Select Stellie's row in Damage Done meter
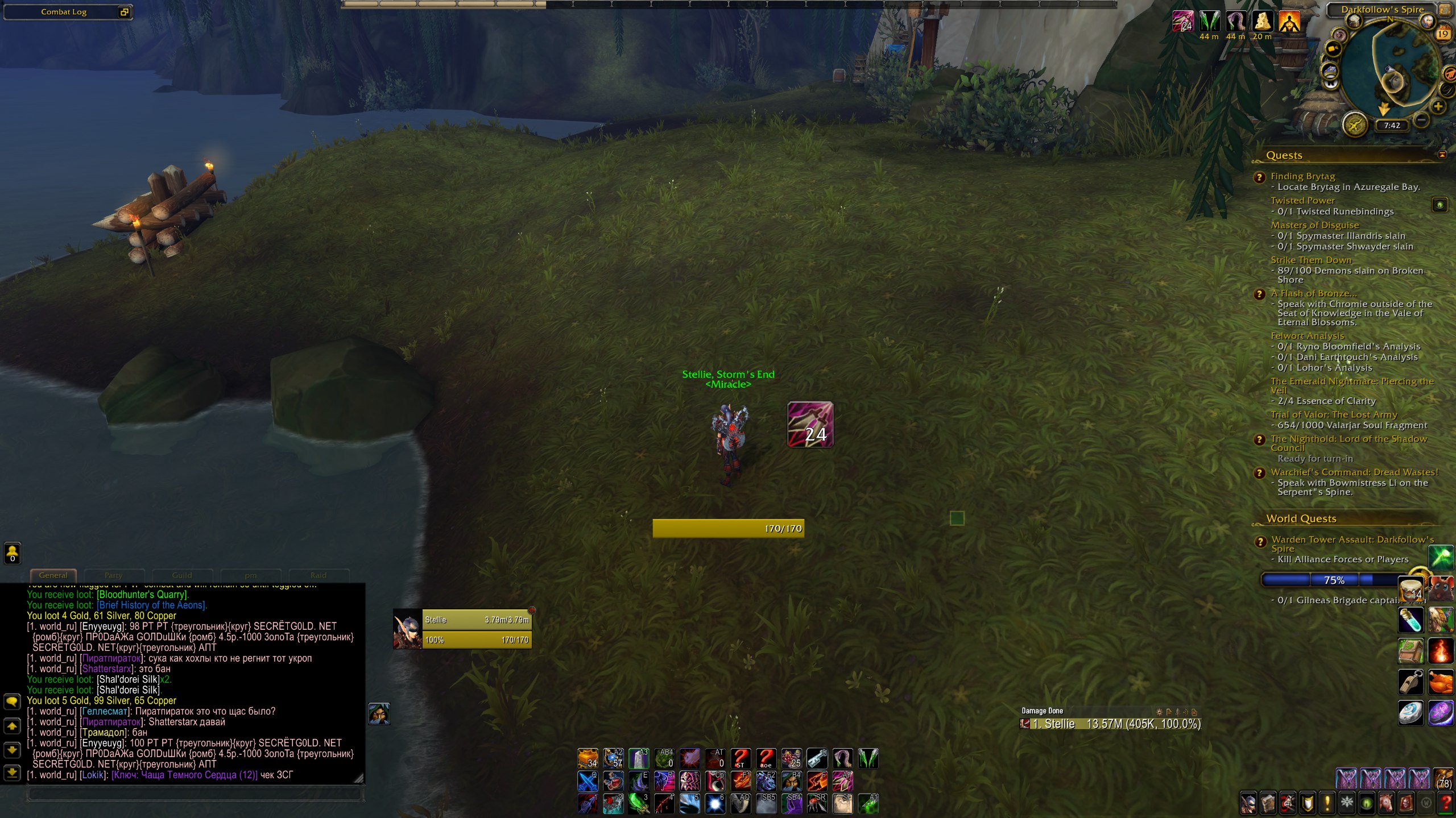The width and height of the screenshot is (1456, 818). (1110, 724)
